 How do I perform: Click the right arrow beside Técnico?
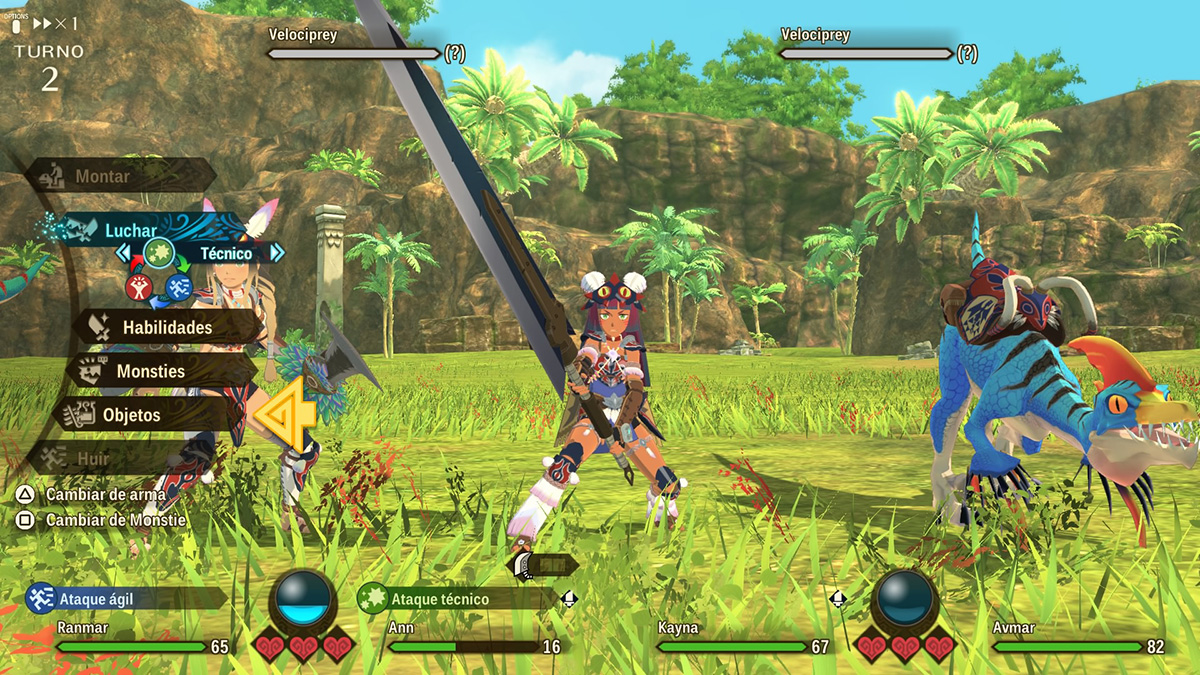[277, 253]
